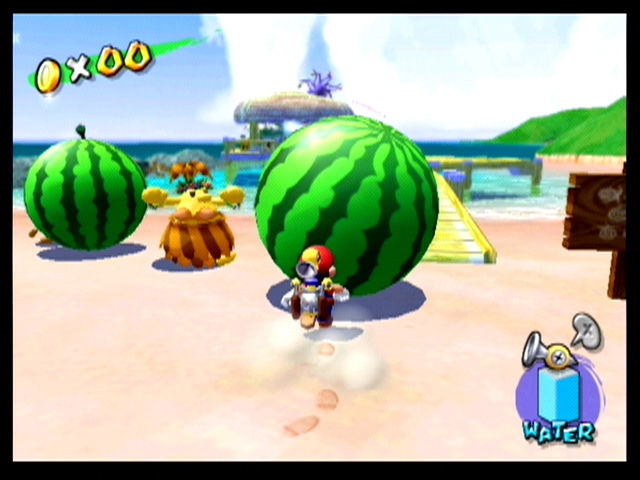Switch to the grayed-out secondary nozzle icon
The width and height of the screenshot is (640, 480).
pos(587,330)
